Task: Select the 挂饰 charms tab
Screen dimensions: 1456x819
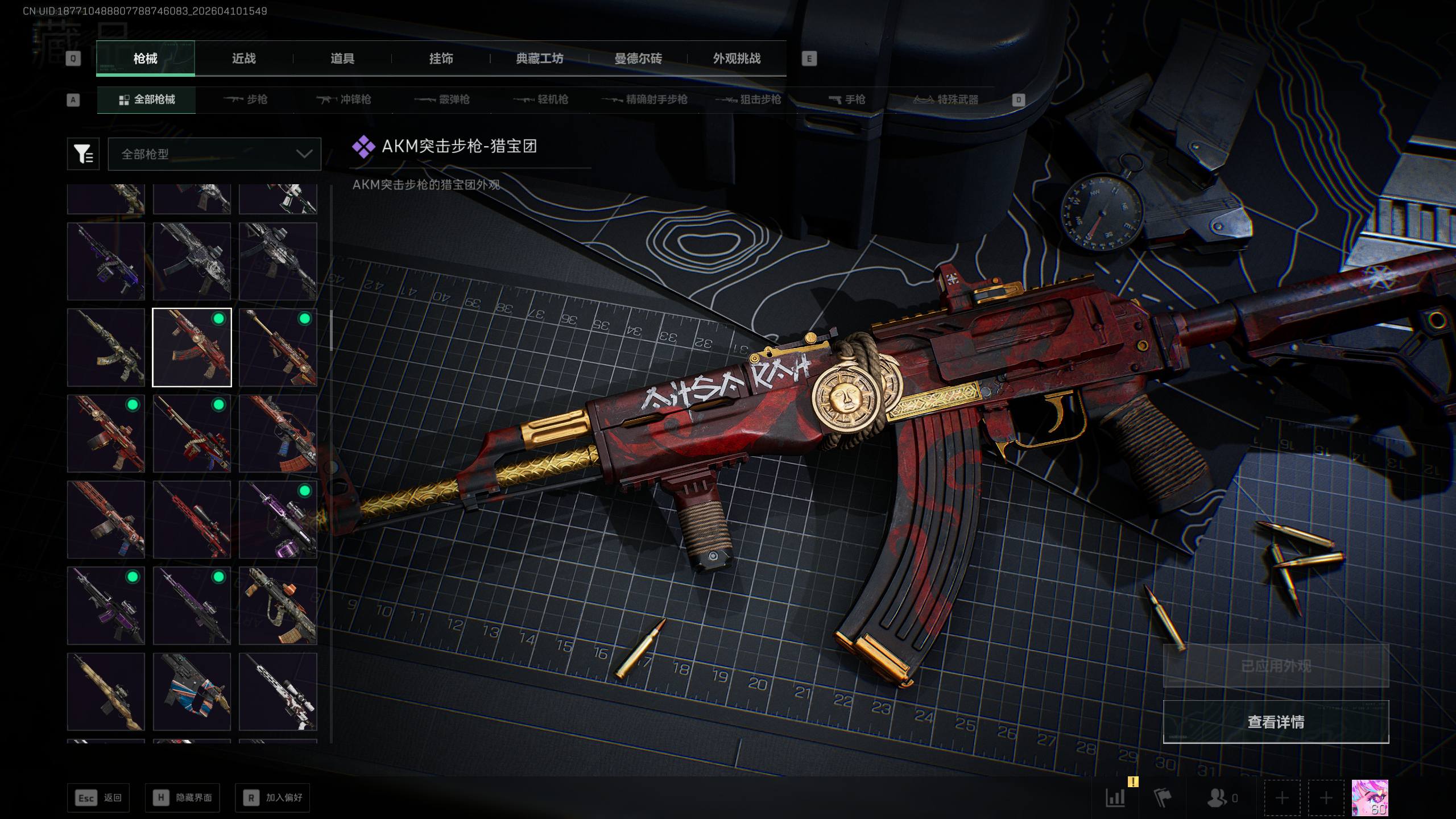Action: click(441, 58)
